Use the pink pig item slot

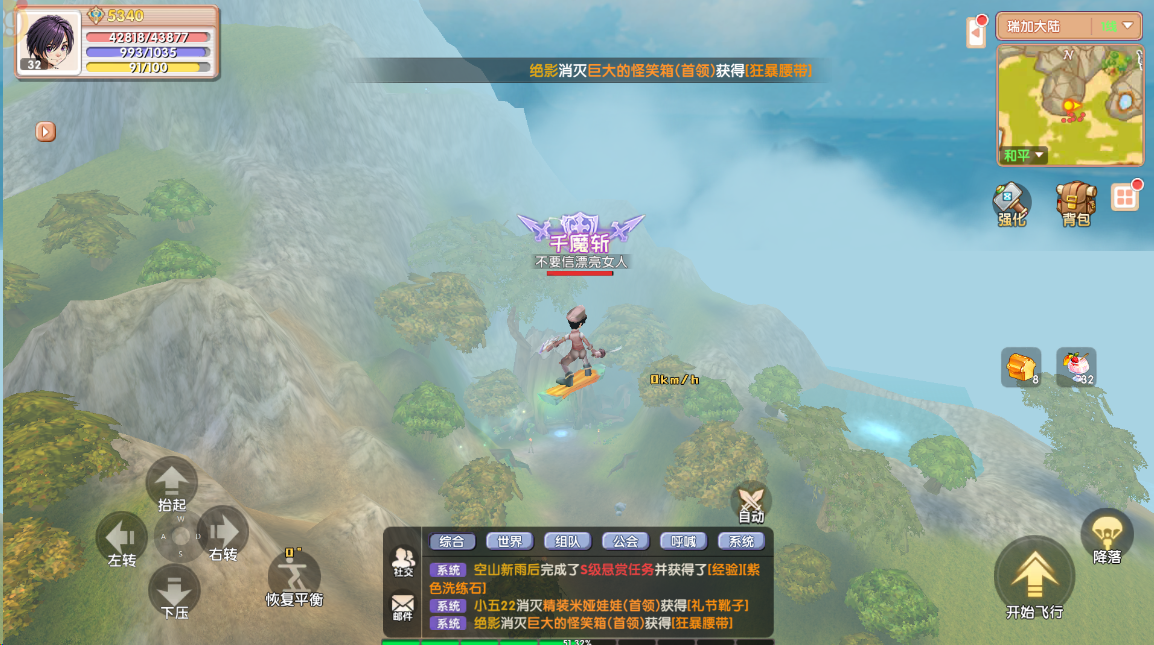coord(1076,367)
